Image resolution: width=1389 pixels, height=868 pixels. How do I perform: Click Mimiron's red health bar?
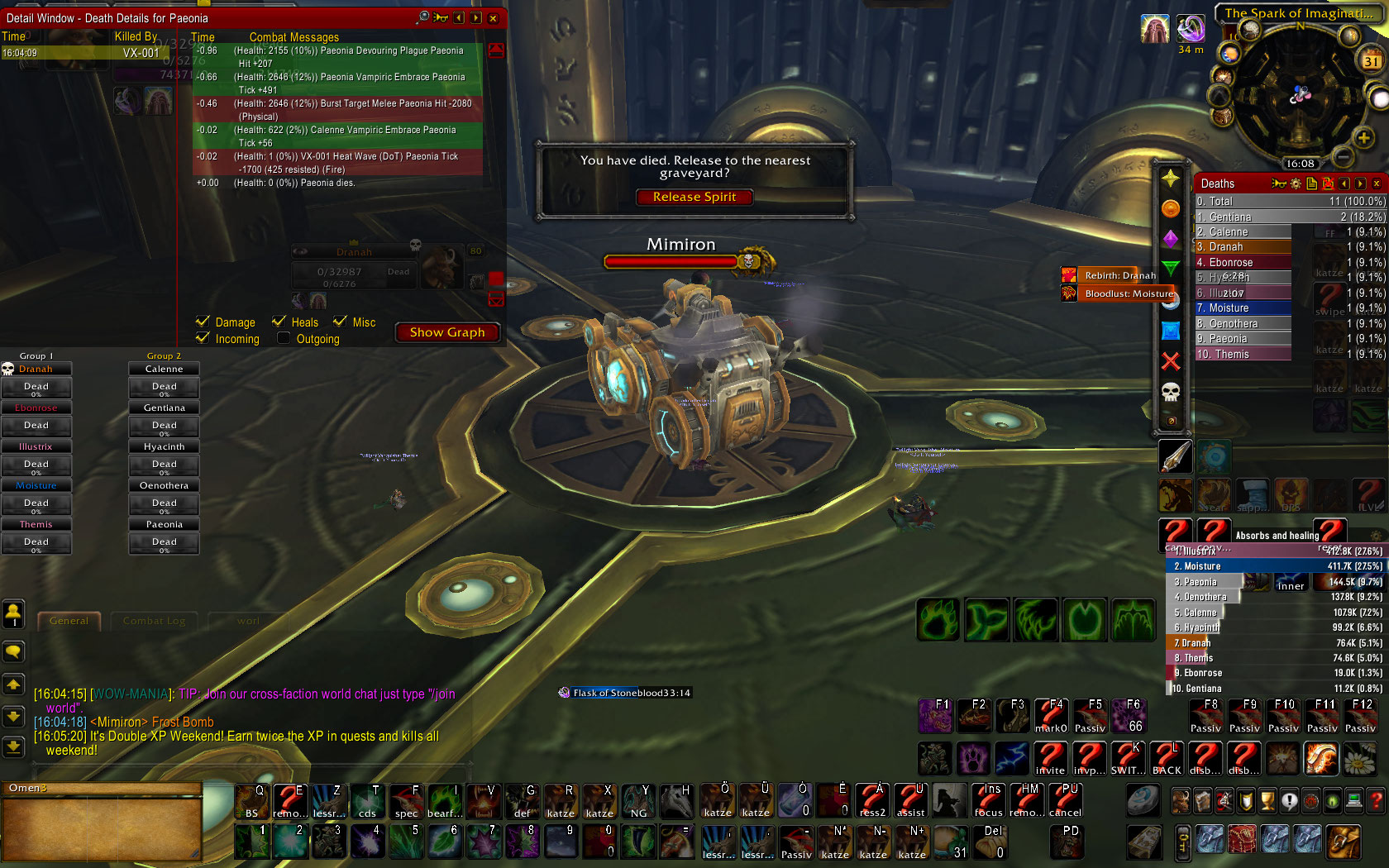pos(670,261)
